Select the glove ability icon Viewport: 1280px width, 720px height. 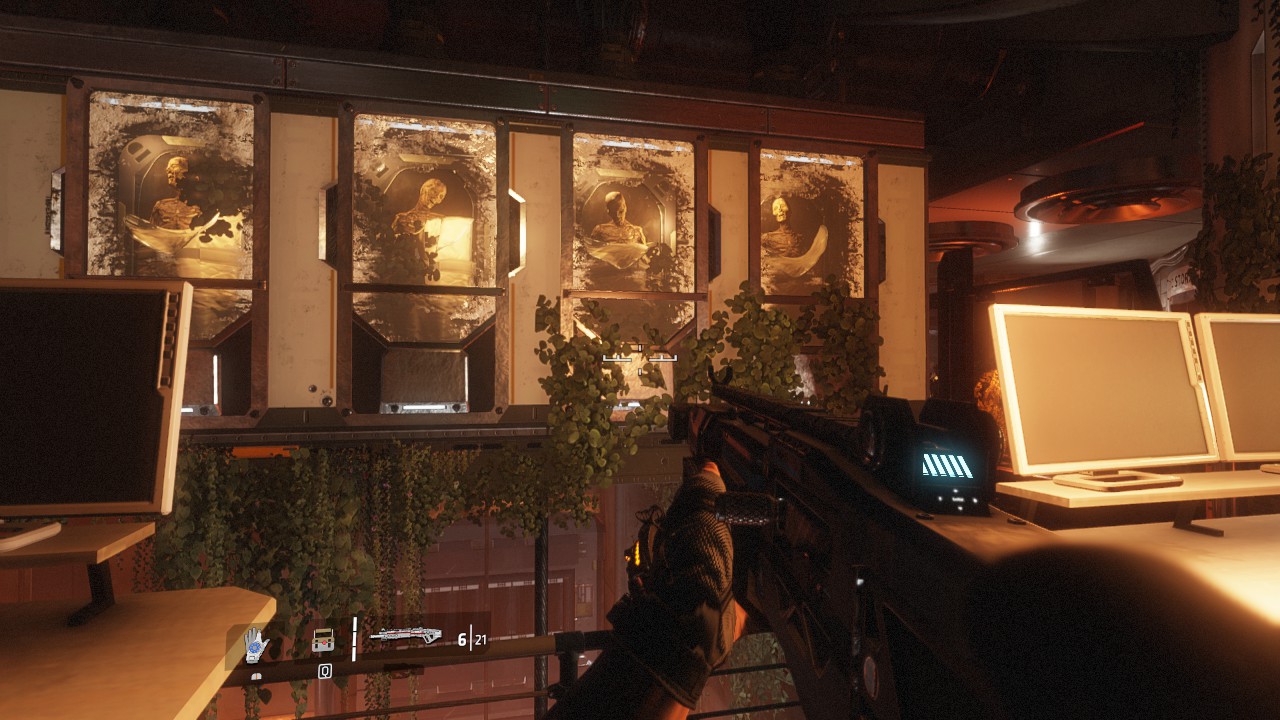coord(257,645)
